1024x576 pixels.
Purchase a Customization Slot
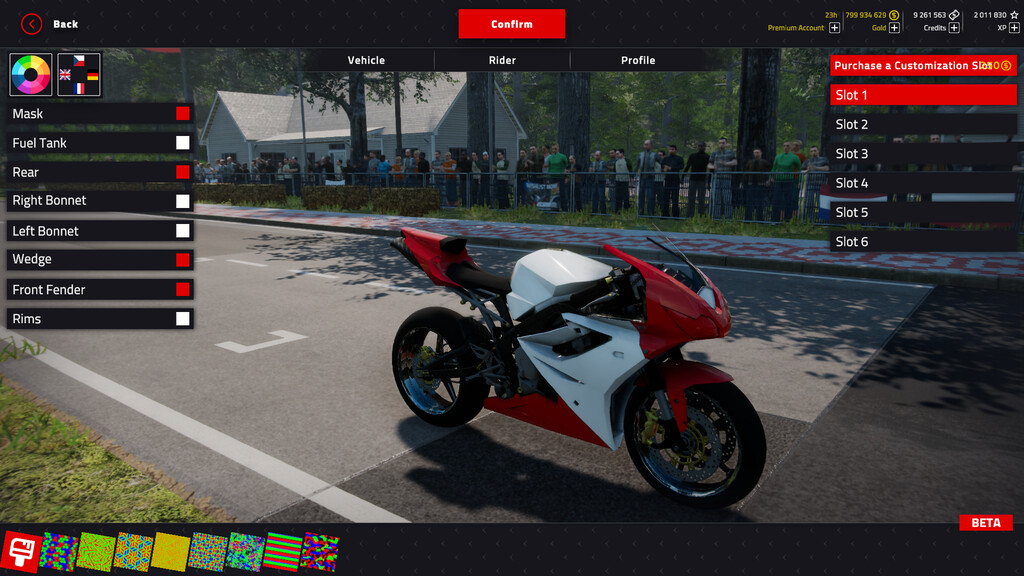coord(923,66)
